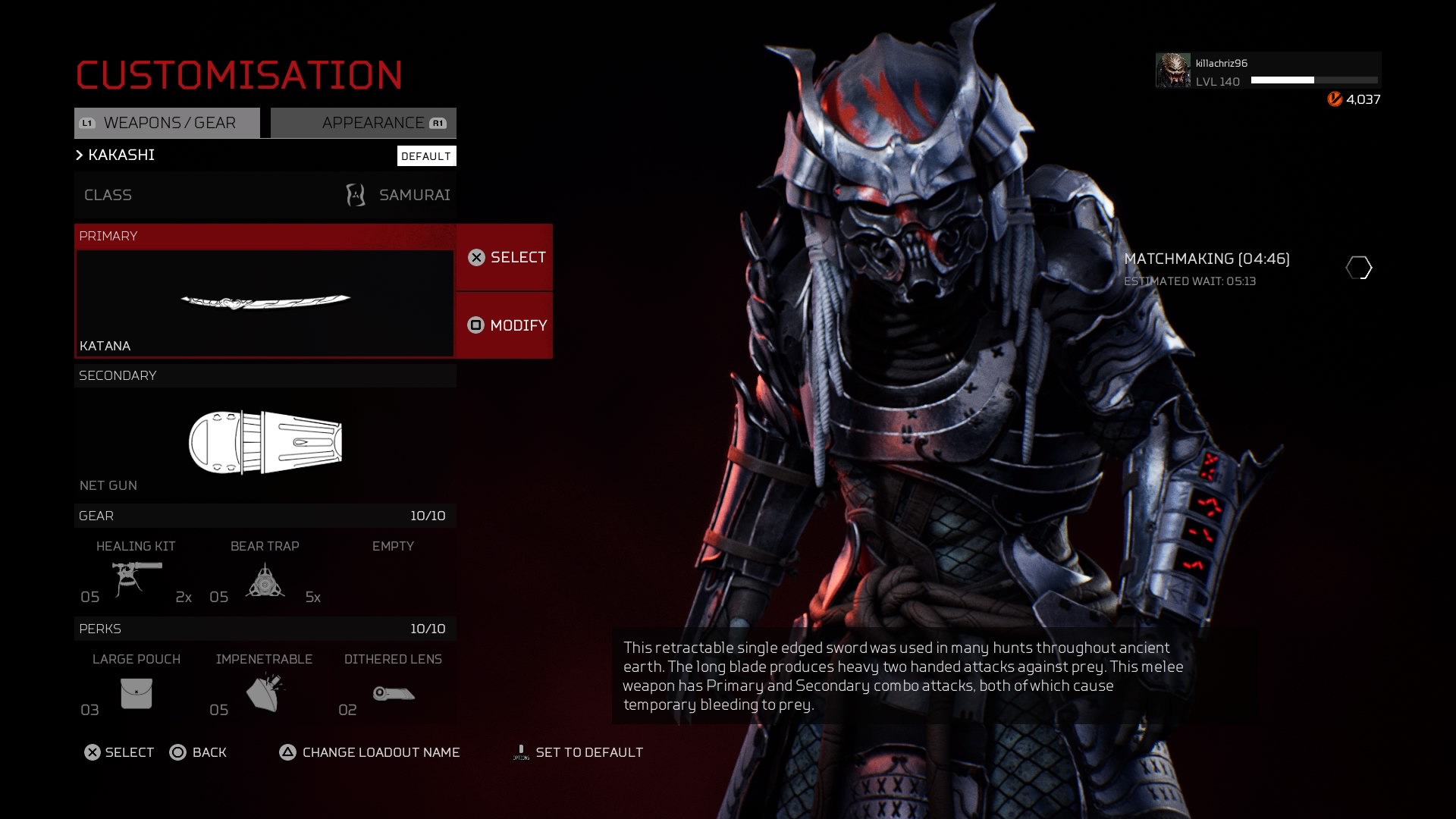
Task: Go back from the customisation screen
Action: click(x=199, y=752)
